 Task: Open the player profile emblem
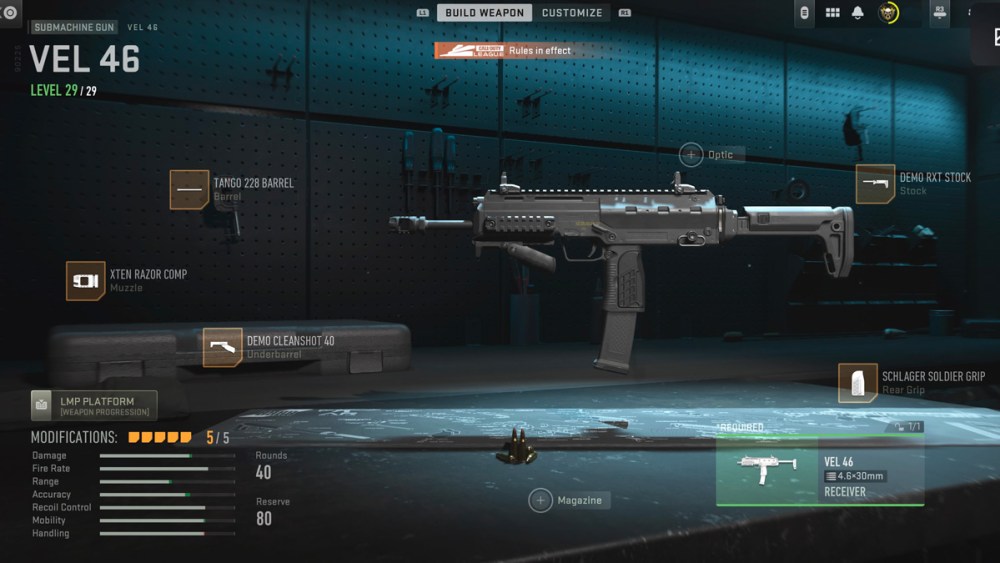click(x=888, y=13)
